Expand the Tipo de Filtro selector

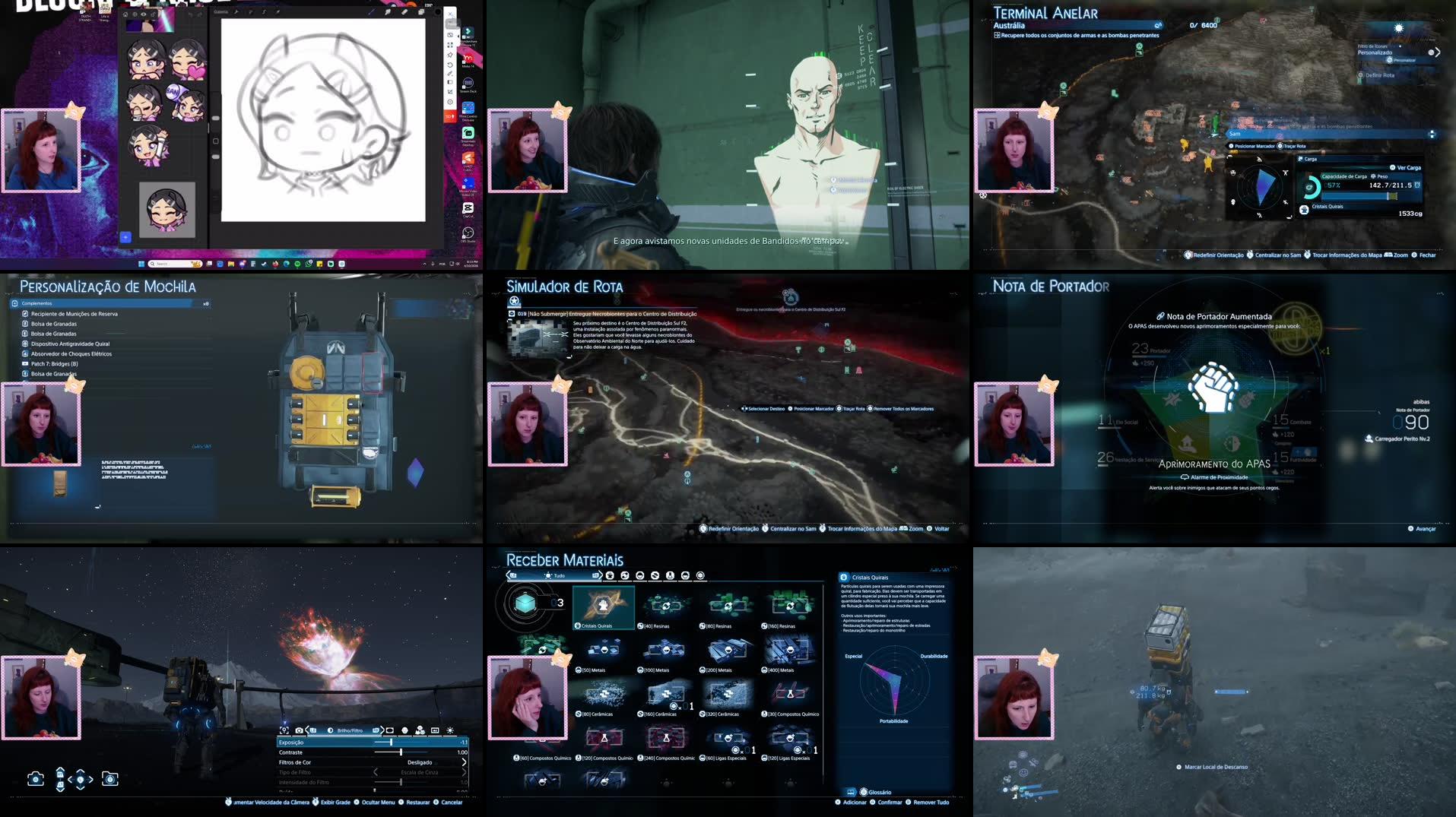[x=465, y=772]
